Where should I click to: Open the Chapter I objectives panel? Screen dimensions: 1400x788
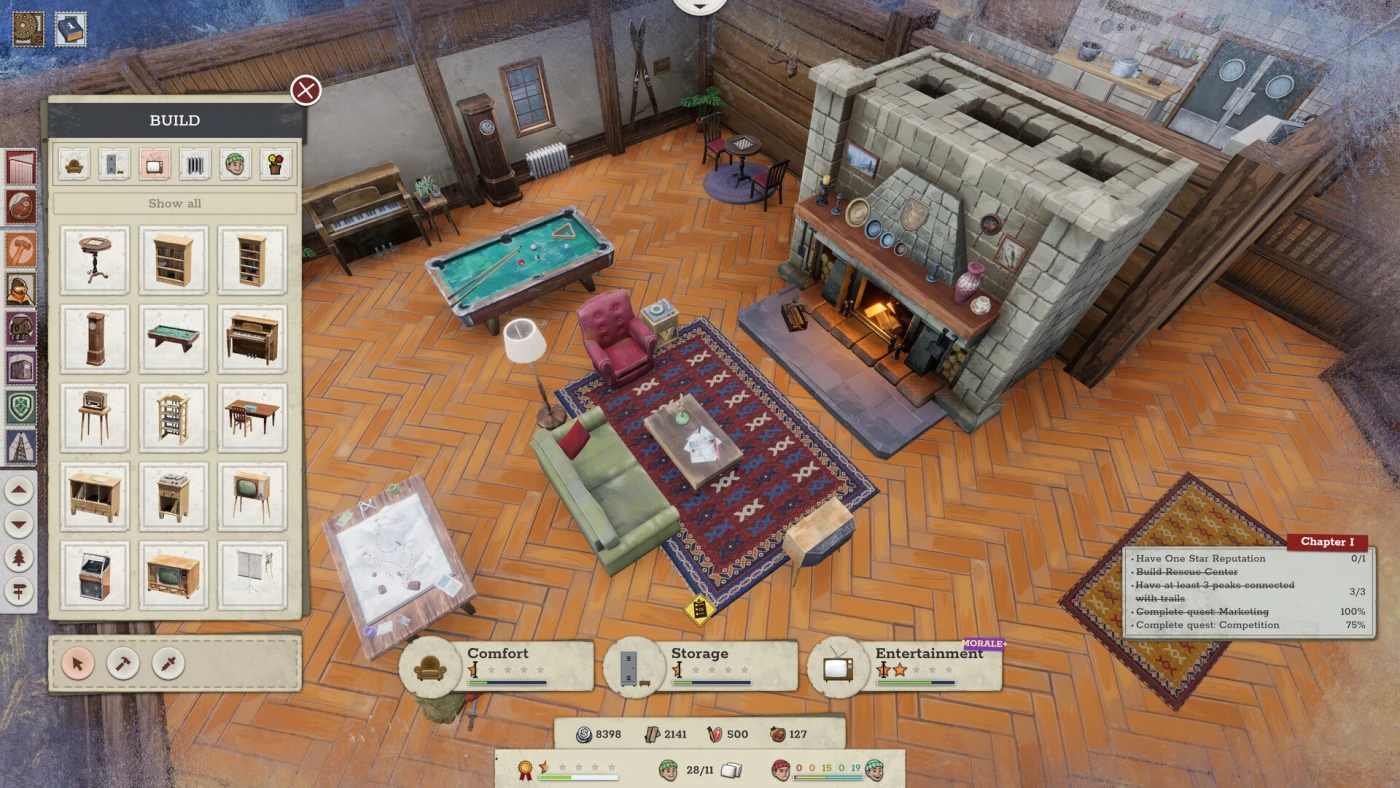pyautogui.click(x=1327, y=542)
